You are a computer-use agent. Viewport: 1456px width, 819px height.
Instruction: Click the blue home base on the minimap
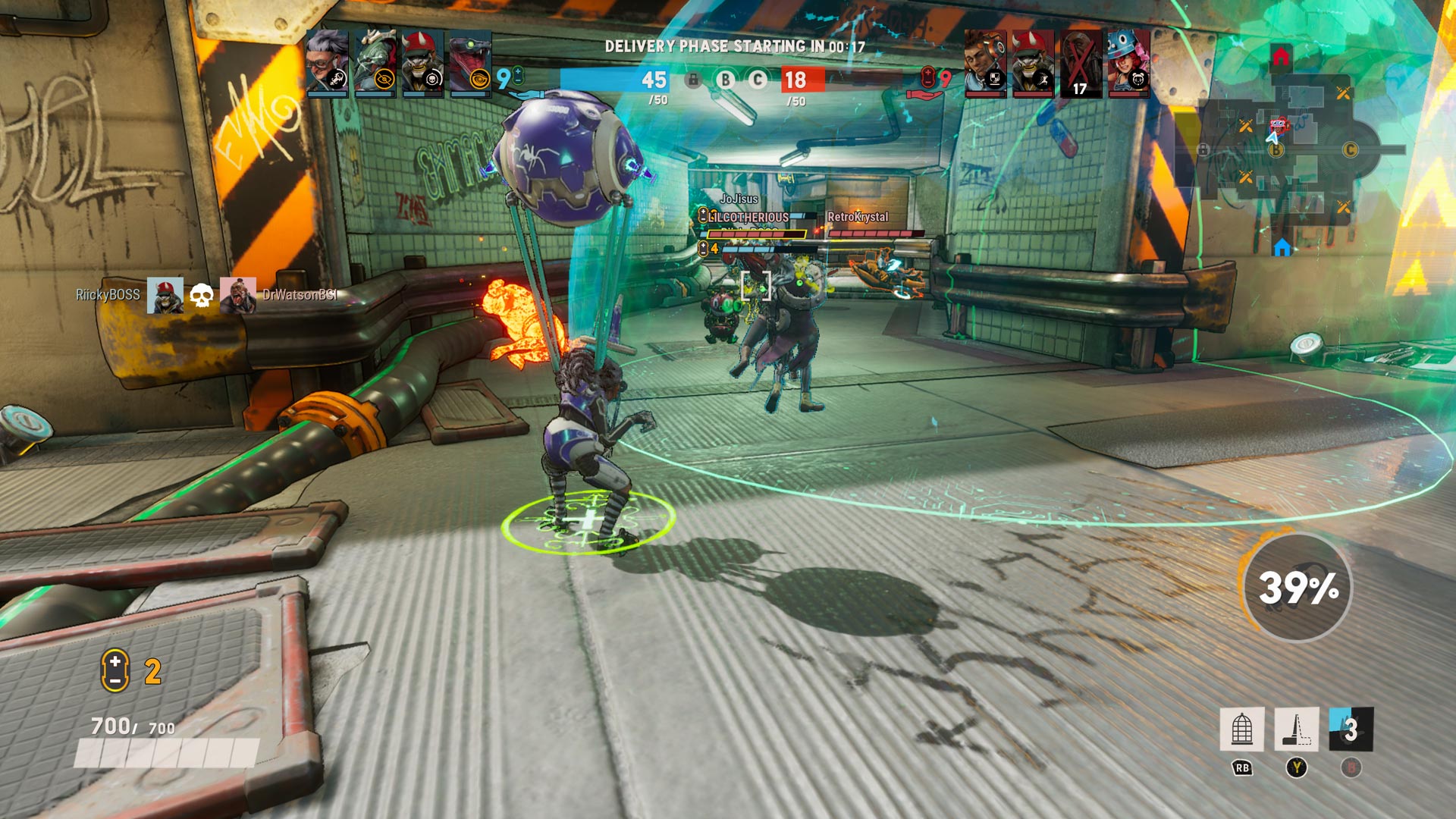(x=1282, y=248)
